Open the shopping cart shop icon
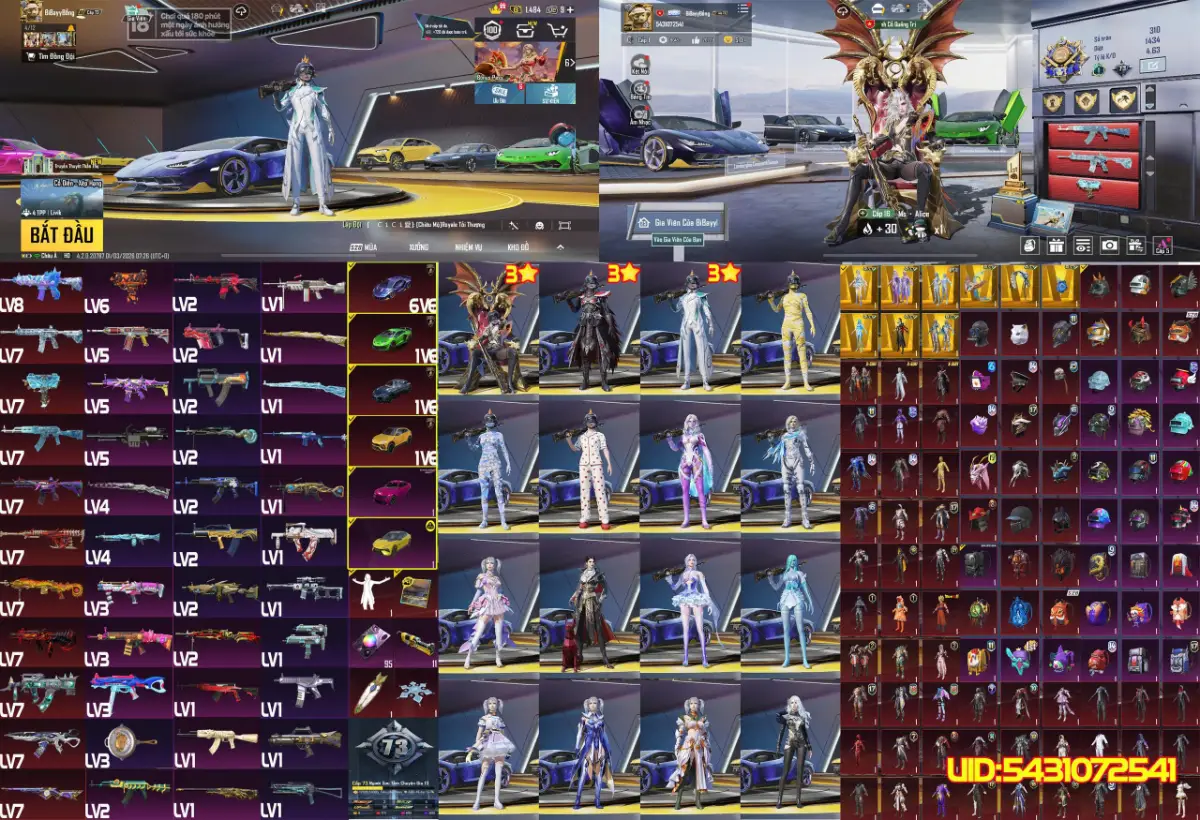The height and width of the screenshot is (820, 1200). (x=558, y=30)
